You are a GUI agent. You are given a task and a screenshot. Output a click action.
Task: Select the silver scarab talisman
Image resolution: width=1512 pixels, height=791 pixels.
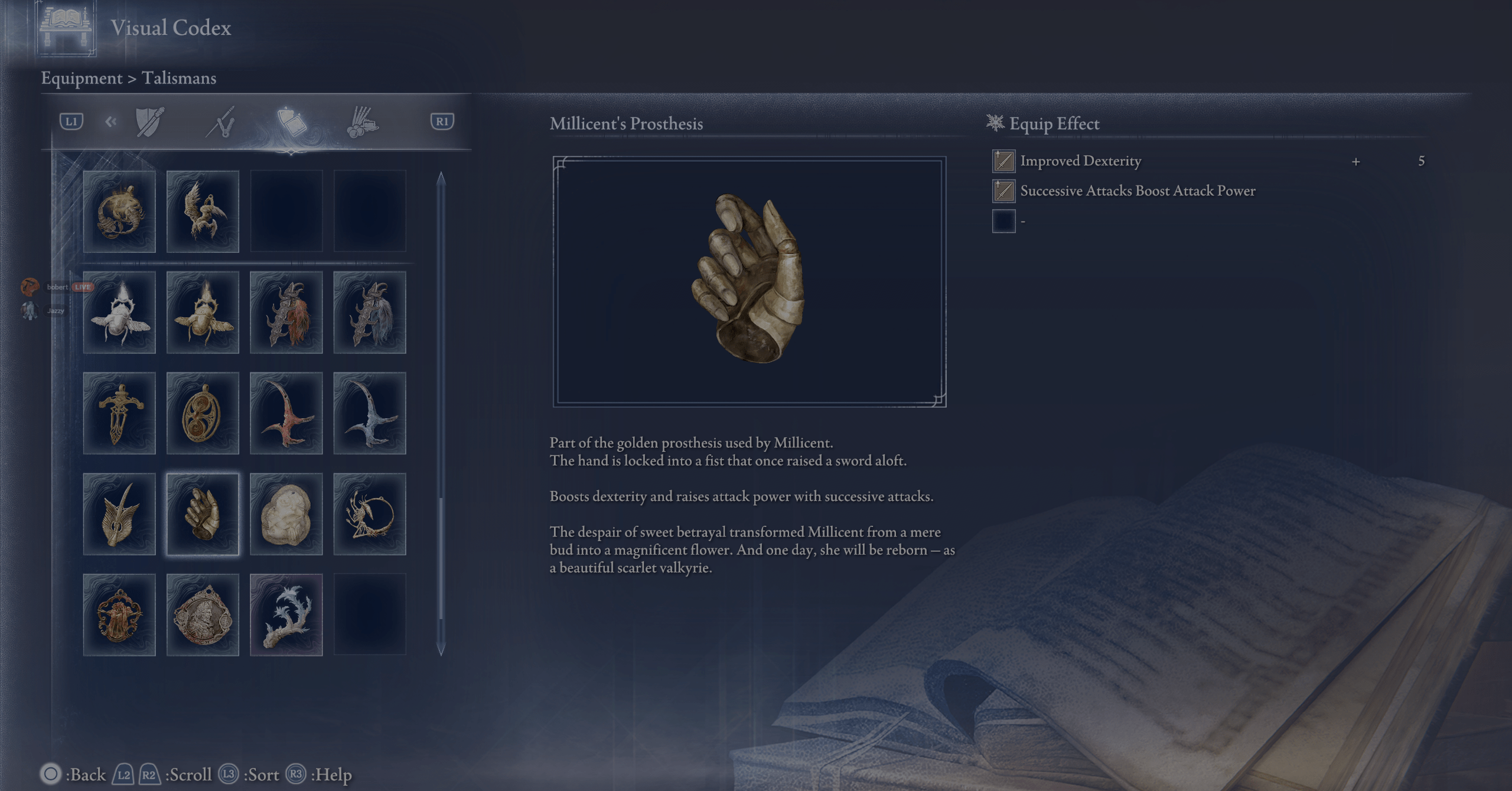click(x=119, y=313)
